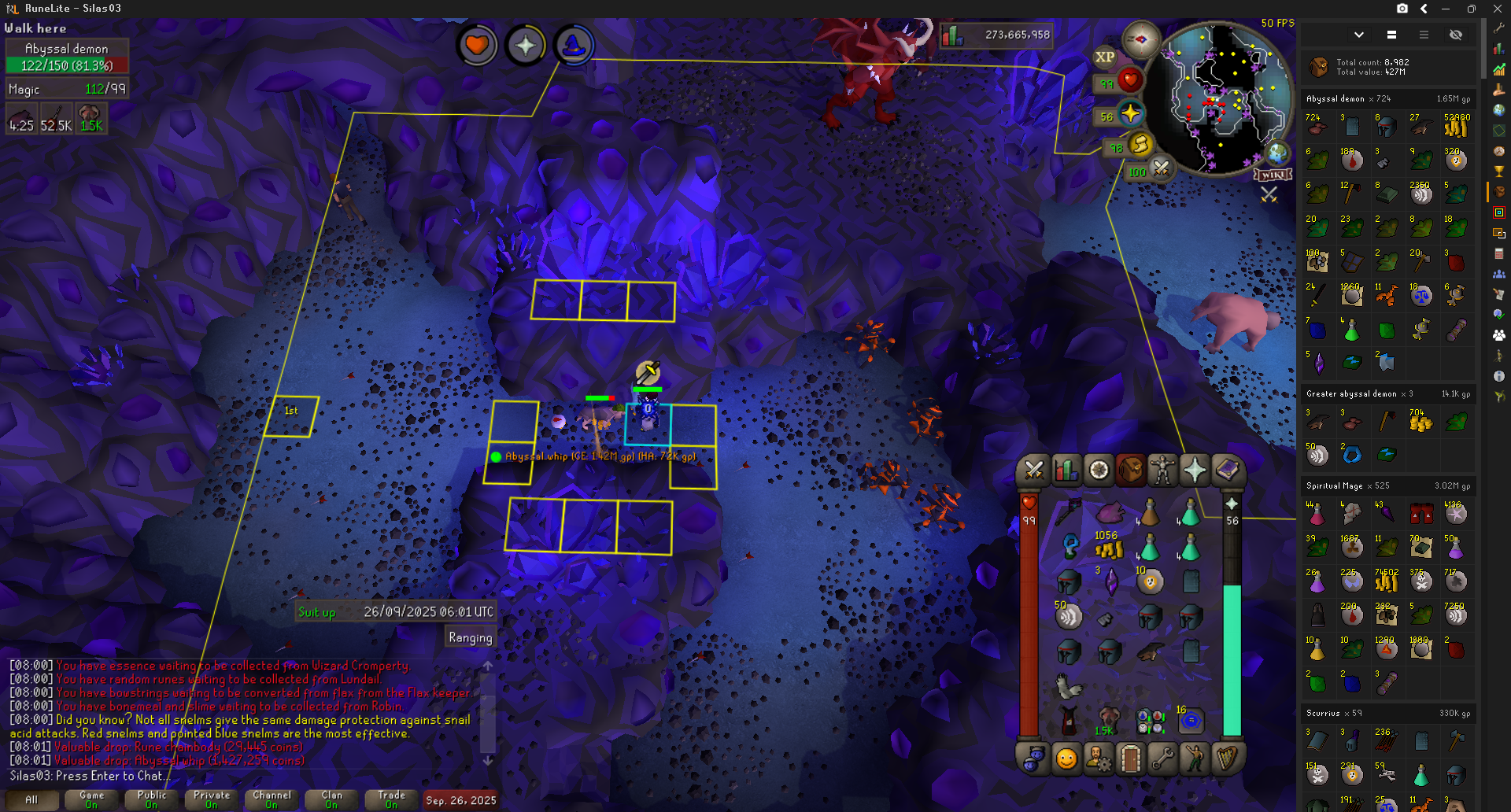The width and height of the screenshot is (1511, 812).
Task: Show the Prayer tab
Action: (1195, 471)
